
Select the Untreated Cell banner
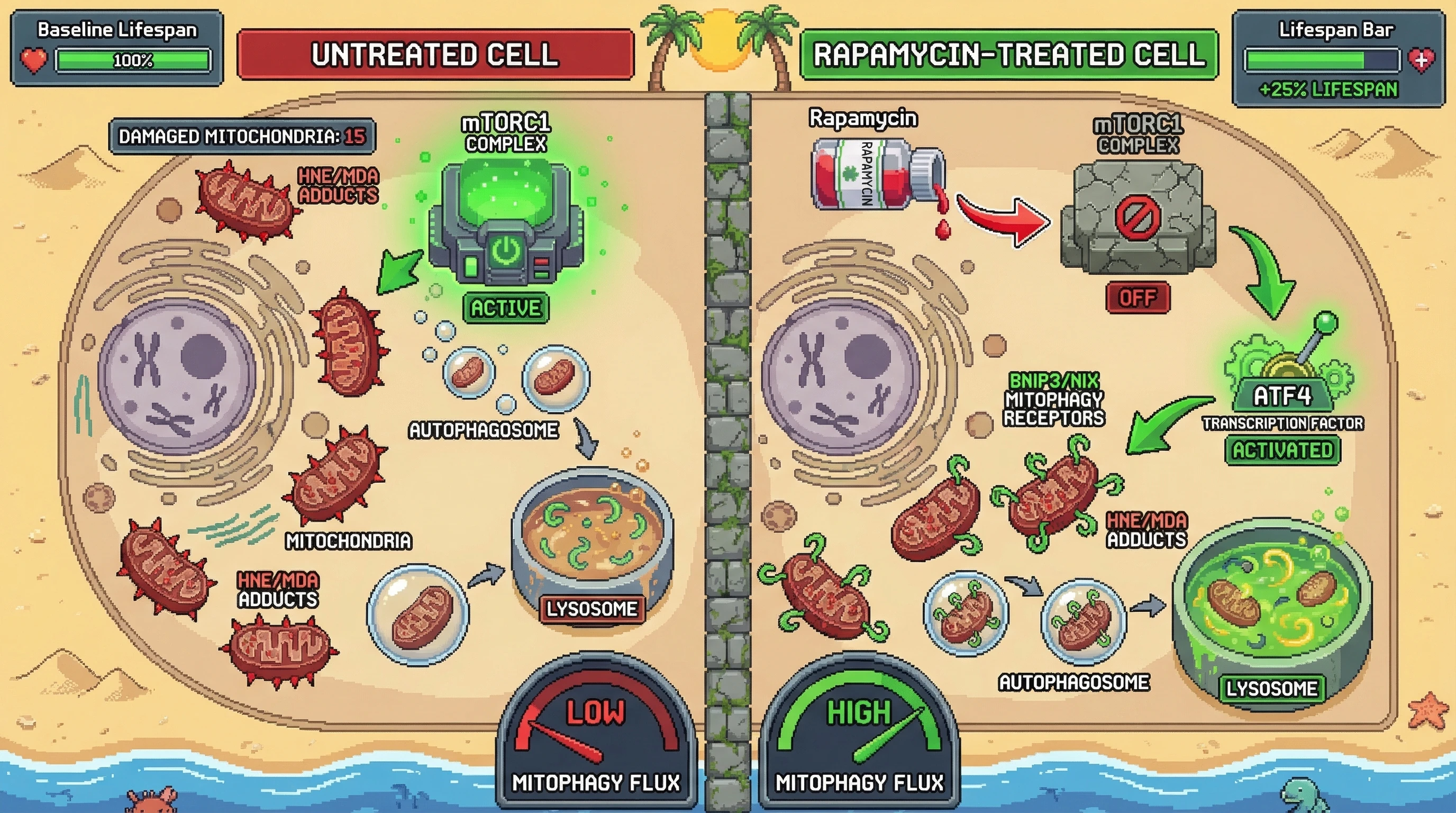pyautogui.click(x=435, y=55)
